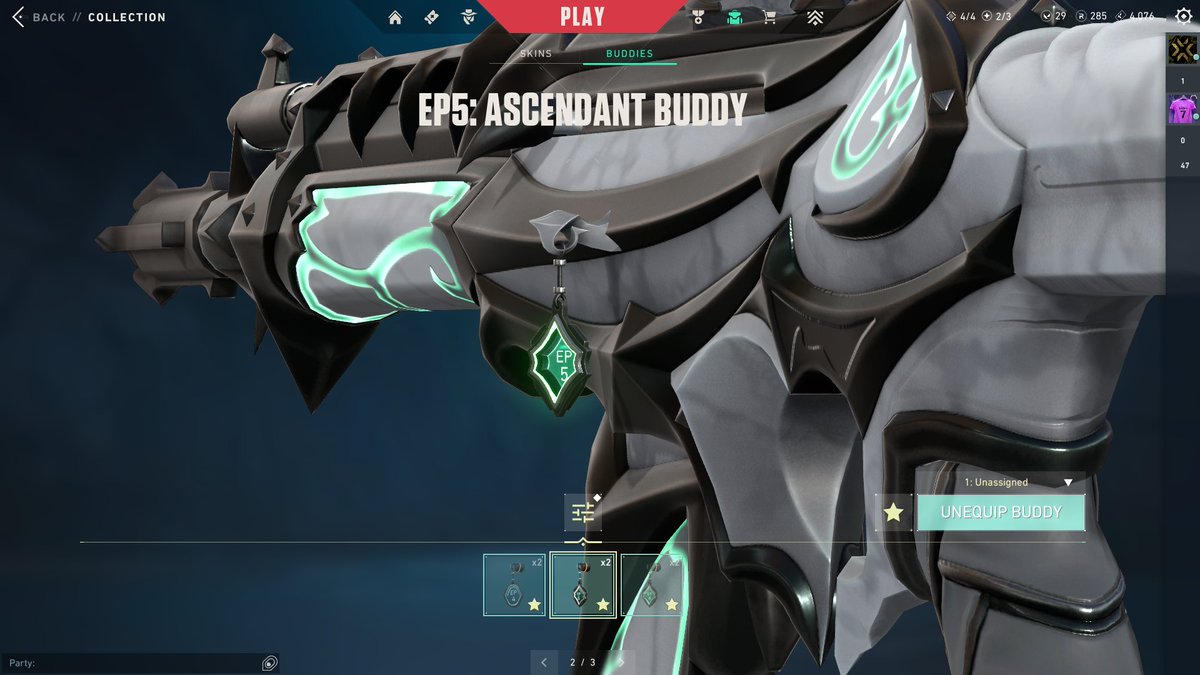Screen dimensions: 1200x675
Task: Open the career medal icon
Action: pos(699,17)
